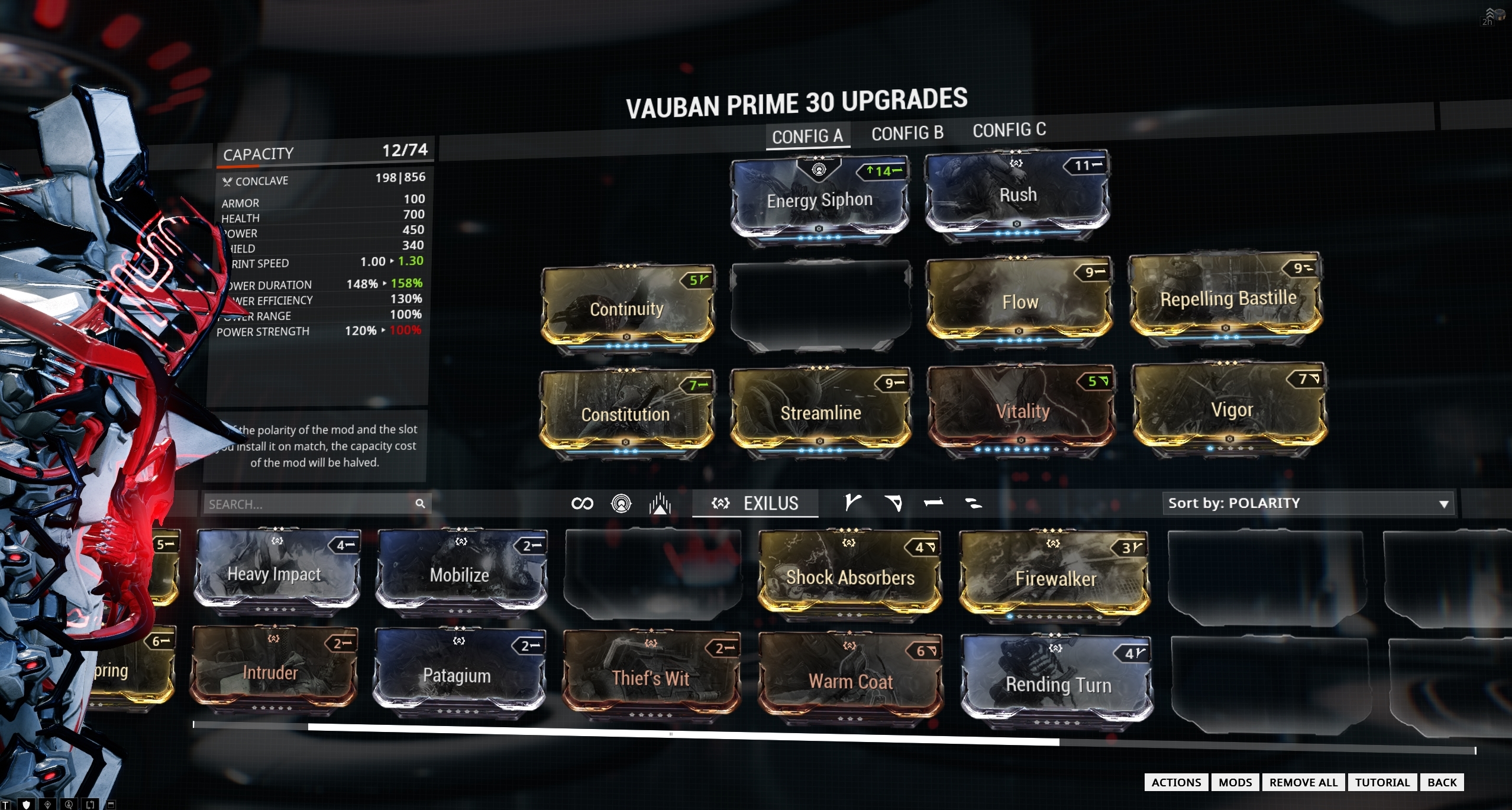The width and height of the screenshot is (1512, 810).
Task: Click the player lookup icon at bottom left
Action: pos(69,804)
